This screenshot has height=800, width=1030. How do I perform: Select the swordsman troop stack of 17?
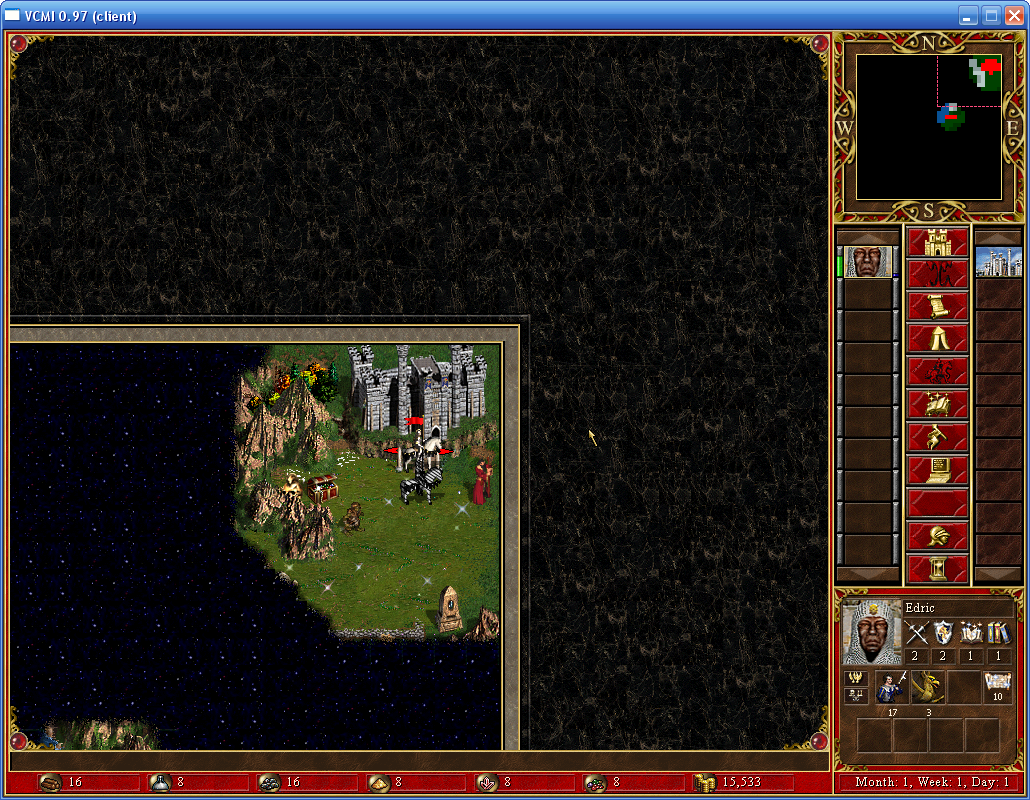(x=891, y=688)
